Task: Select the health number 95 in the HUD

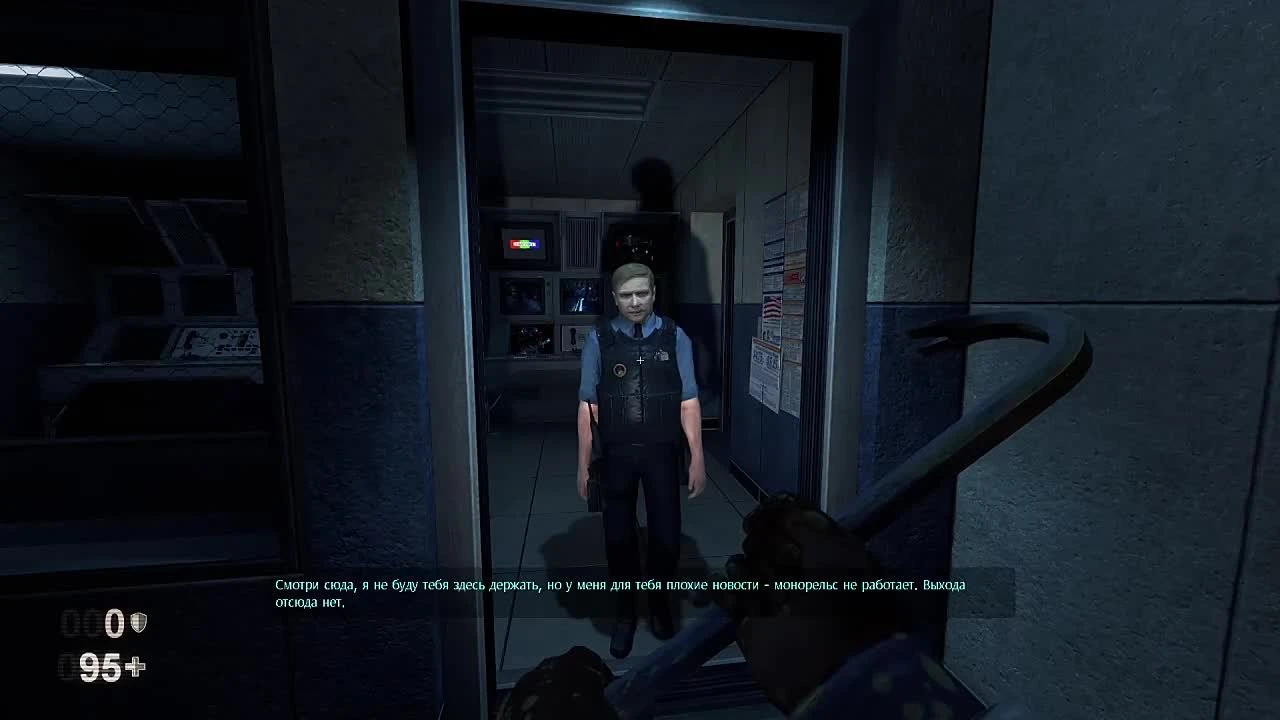Action: pyautogui.click(x=100, y=665)
